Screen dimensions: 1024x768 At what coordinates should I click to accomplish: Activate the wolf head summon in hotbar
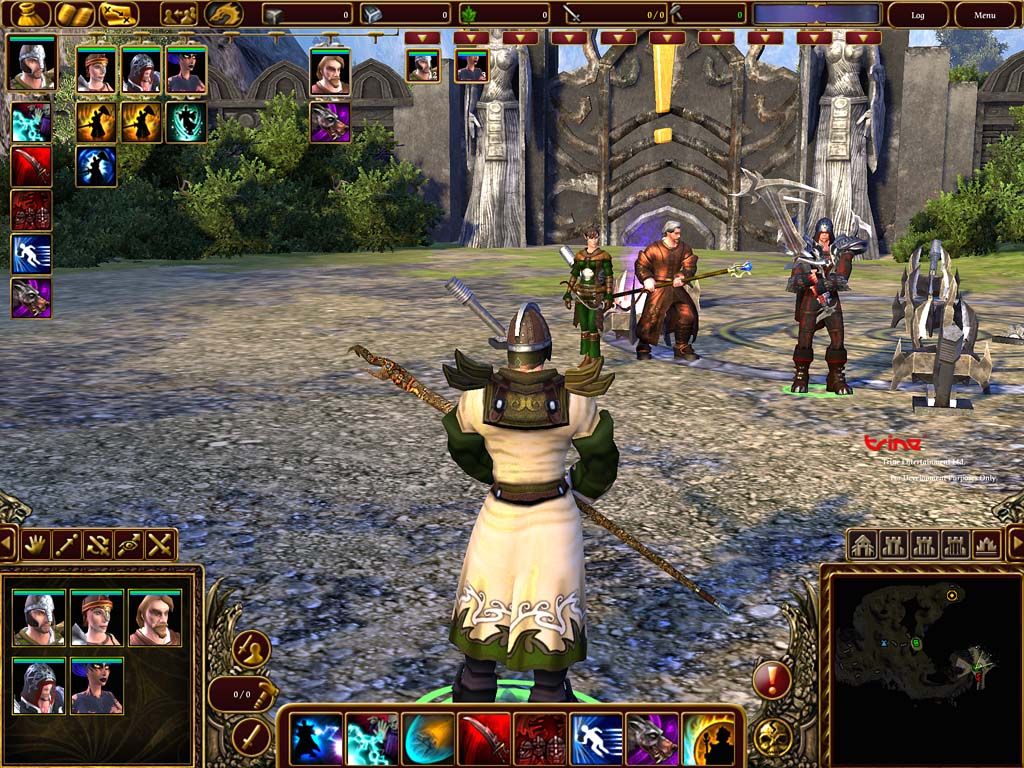click(x=652, y=740)
